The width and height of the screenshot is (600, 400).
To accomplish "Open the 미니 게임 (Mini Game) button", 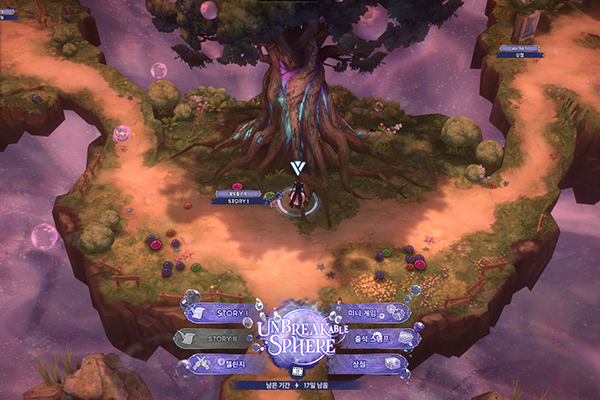I will pyautogui.click(x=371, y=313).
